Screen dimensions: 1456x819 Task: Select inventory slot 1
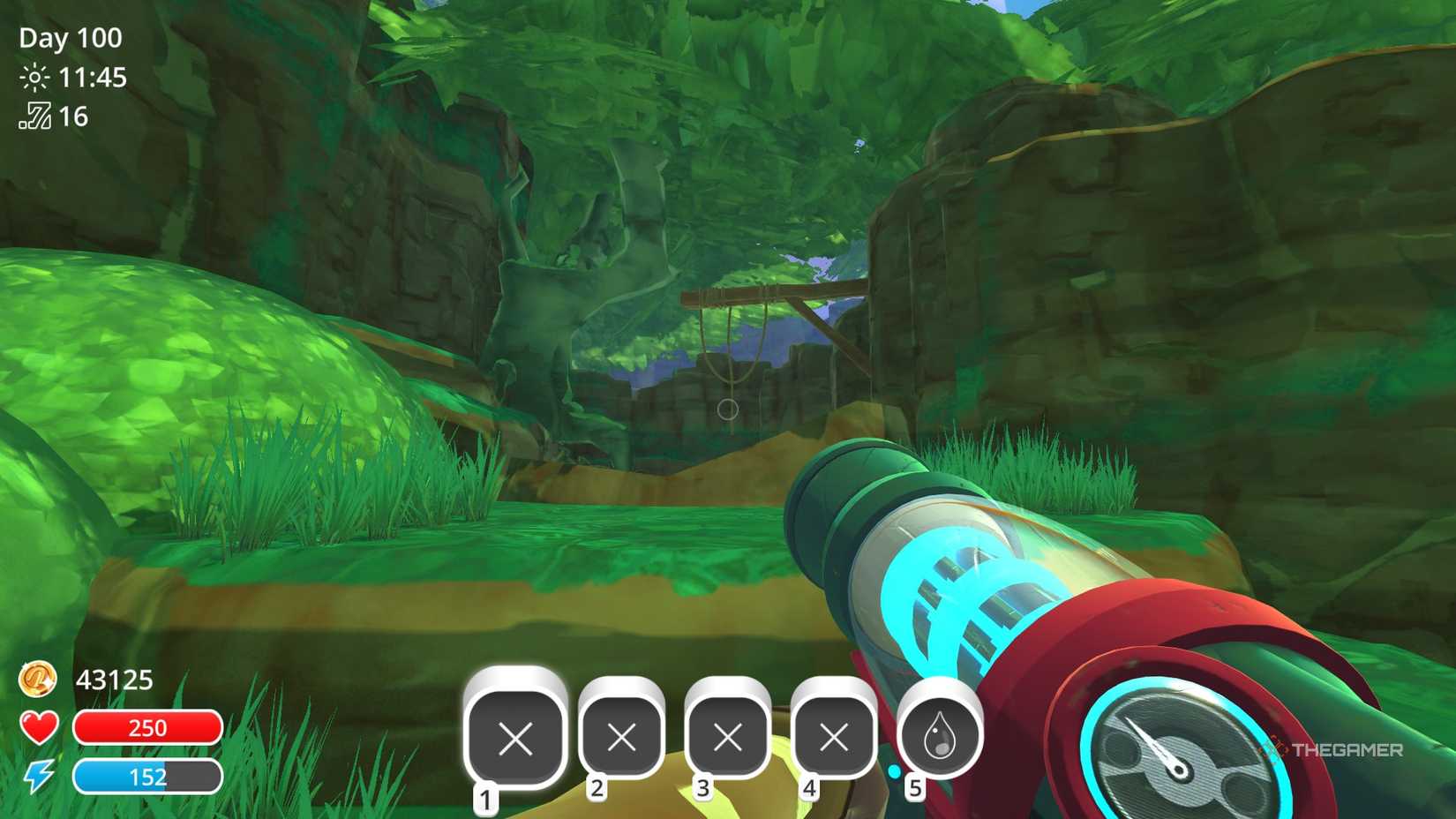(x=515, y=738)
